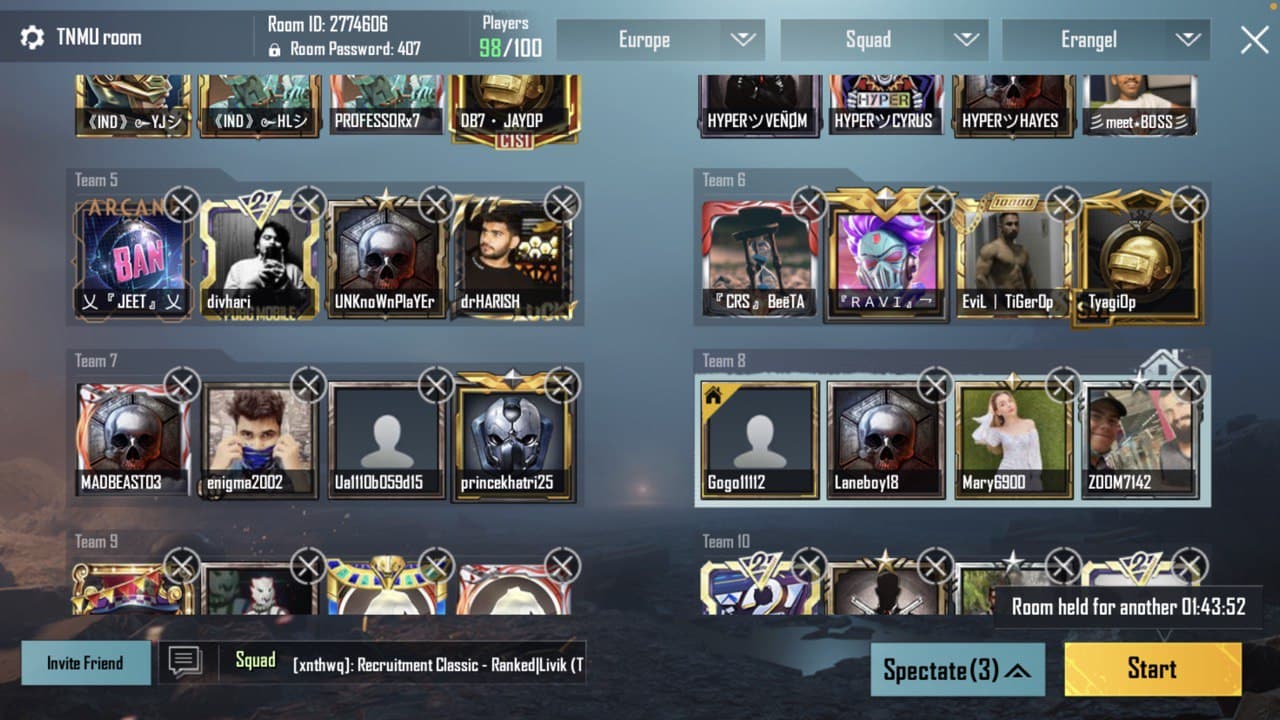This screenshot has width=1280, height=720.
Task: Expand the Spectate list
Action: click(957, 670)
